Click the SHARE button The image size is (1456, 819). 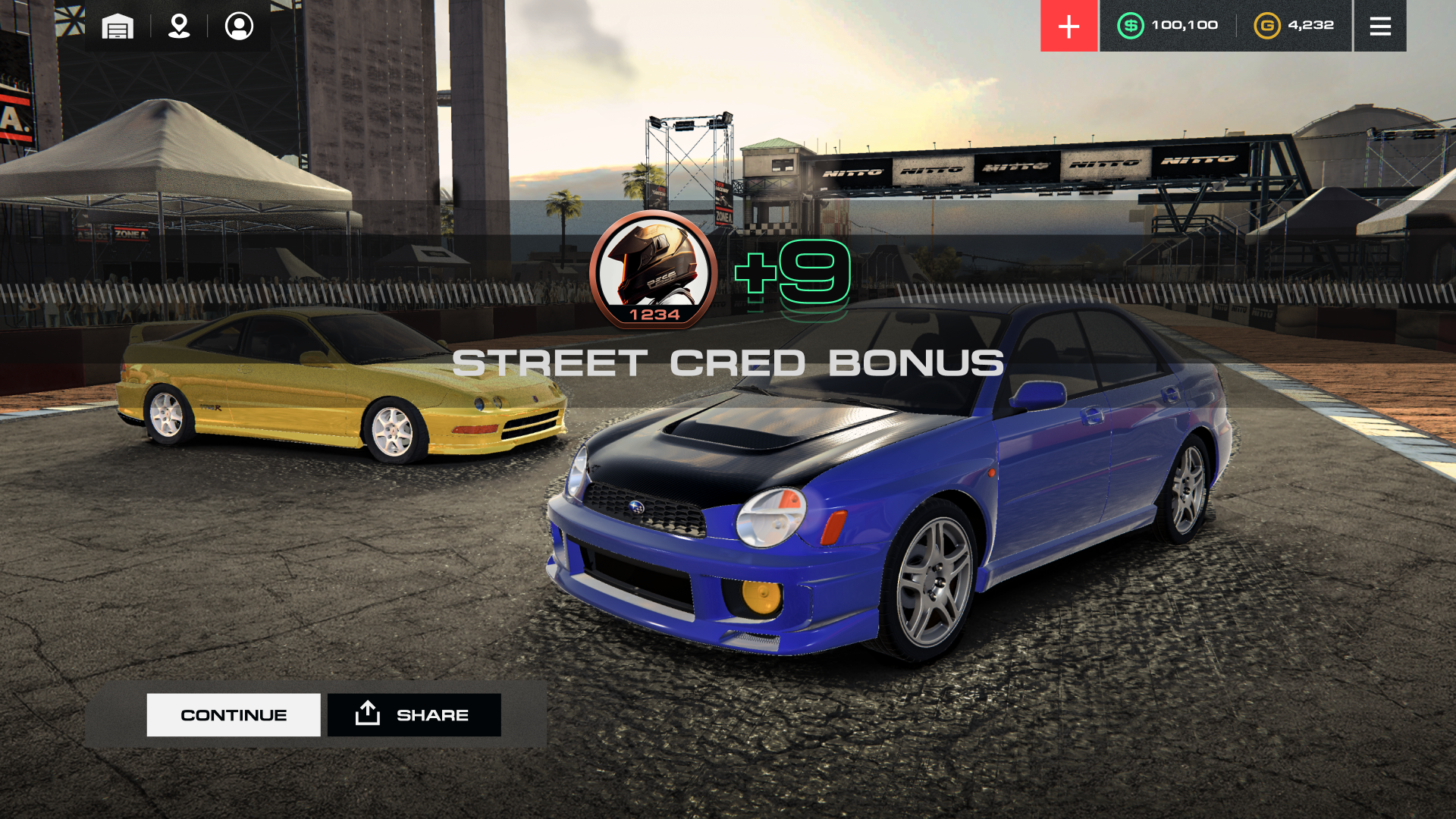coord(413,714)
